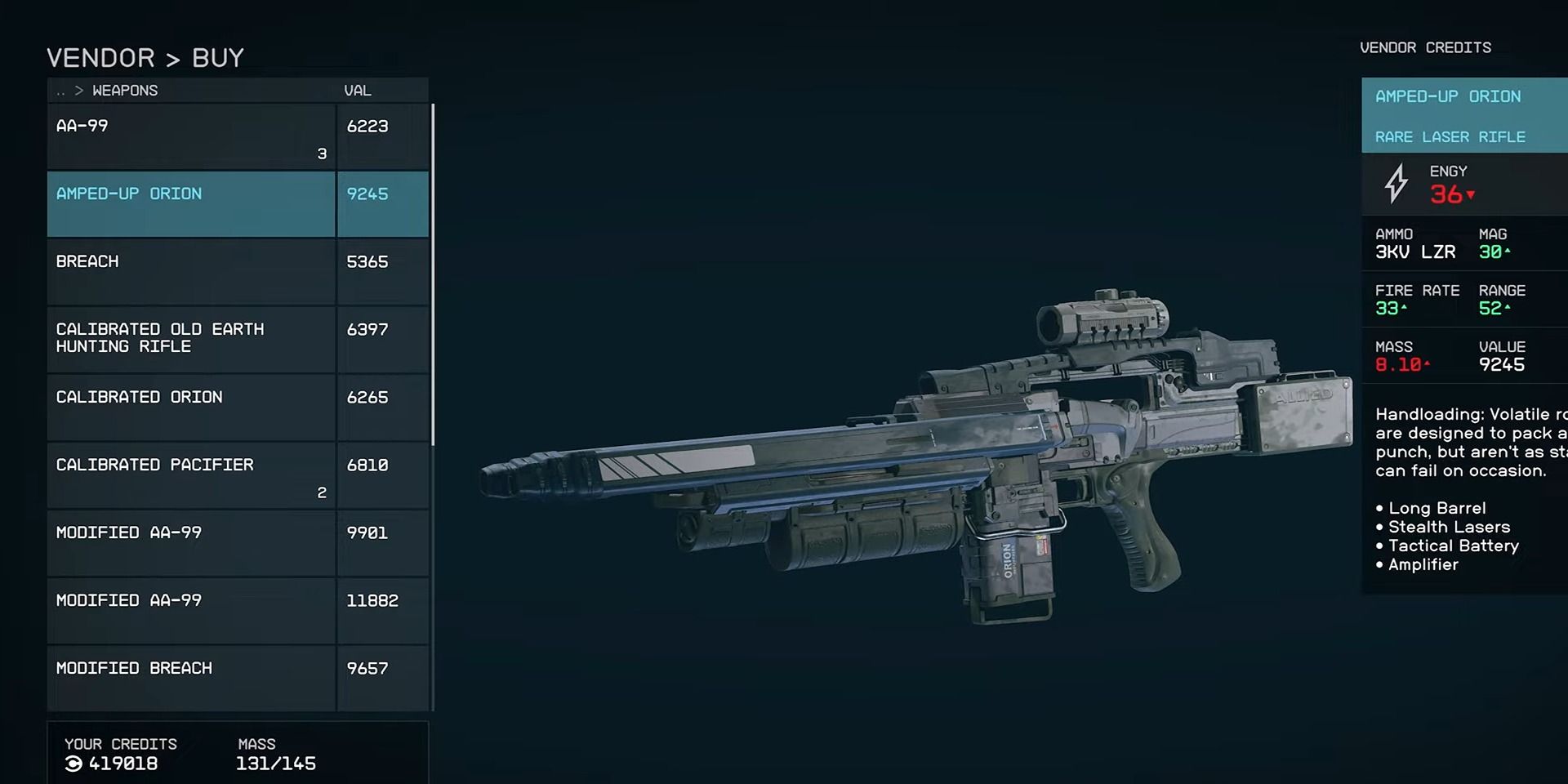The height and width of the screenshot is (784, 1568).
Task: Click the green arrow next to FIRE RATE 33
Action: [x=1402, y=309]
